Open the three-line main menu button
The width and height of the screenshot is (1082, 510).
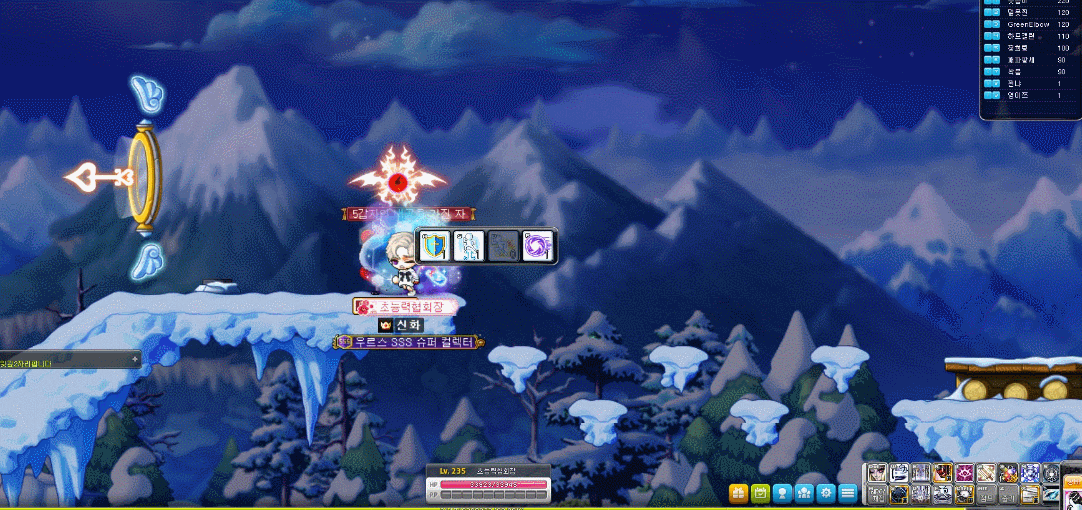coord(848,492)
